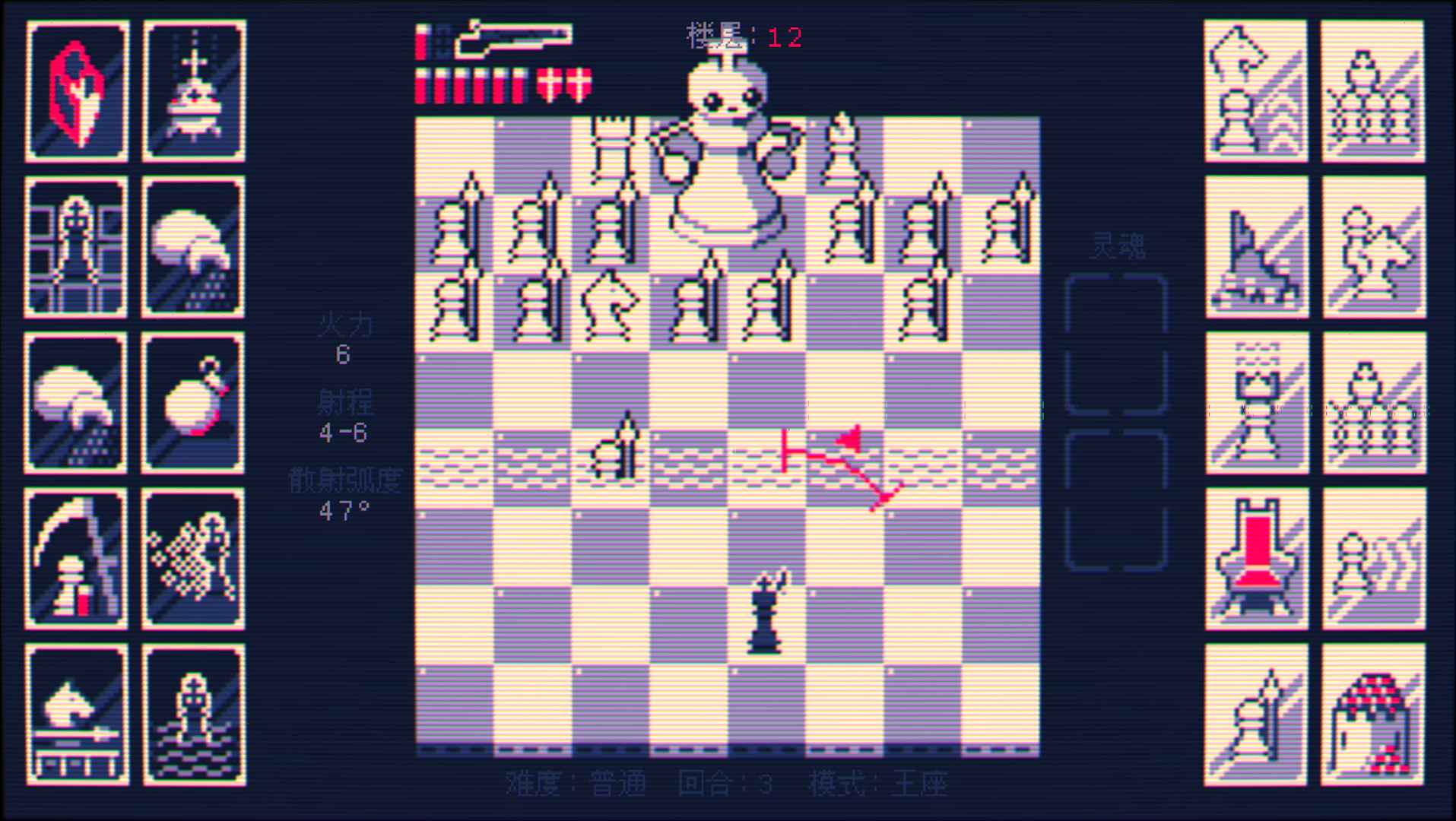Choose the pawns behind fence card
The image size is (1456, 821).
pos(1372,91)
